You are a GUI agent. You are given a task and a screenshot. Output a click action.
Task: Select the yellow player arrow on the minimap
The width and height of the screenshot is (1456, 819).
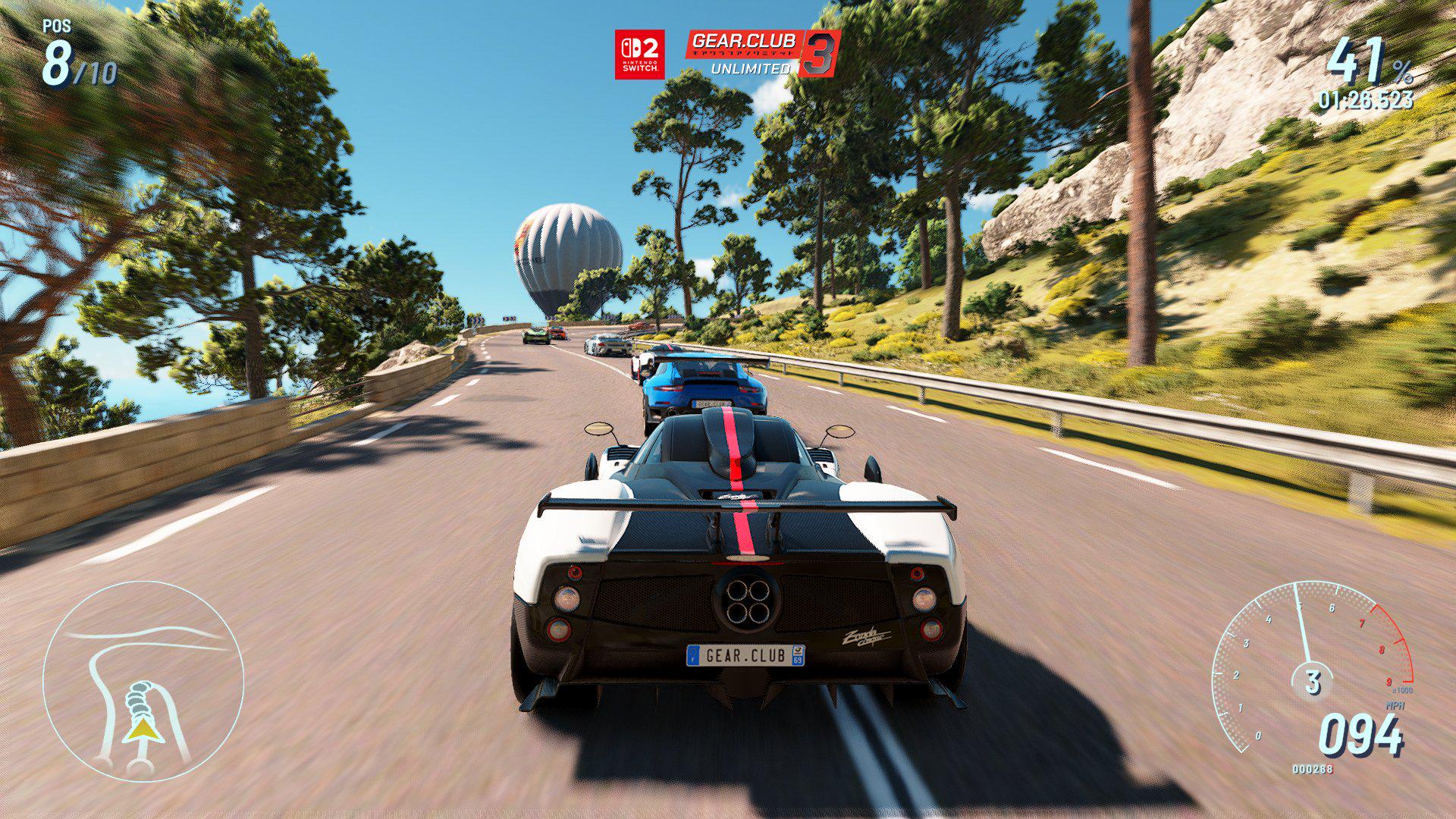(x=141, y=730)
